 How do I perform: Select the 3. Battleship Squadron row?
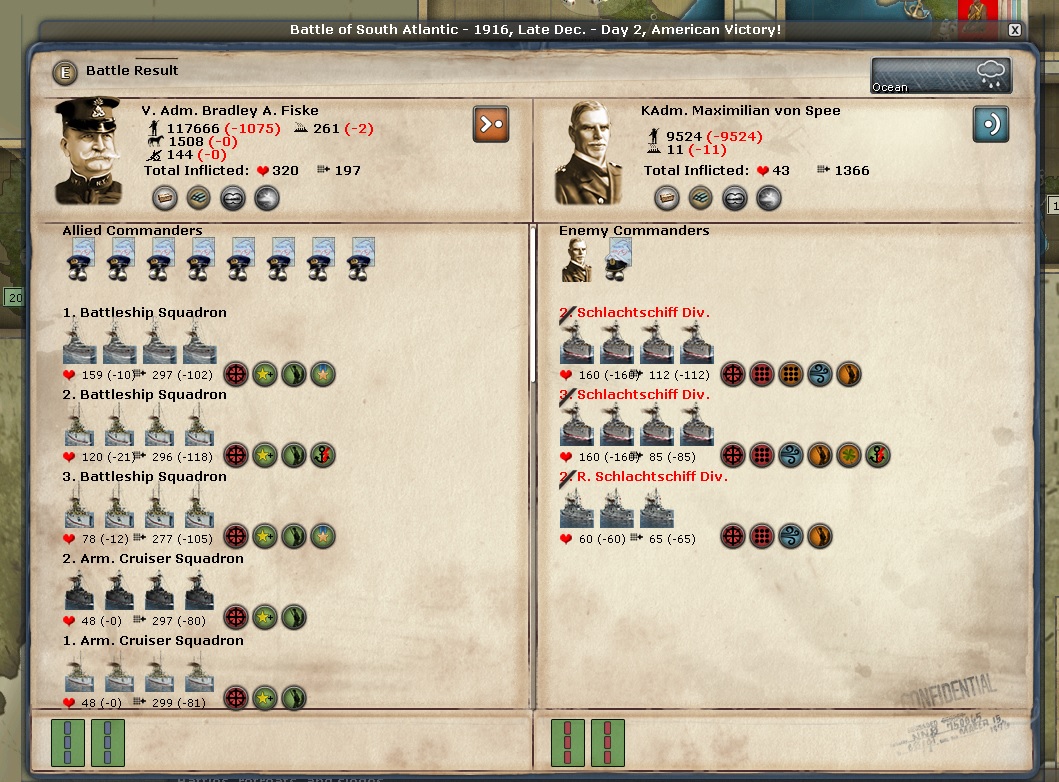144,477
